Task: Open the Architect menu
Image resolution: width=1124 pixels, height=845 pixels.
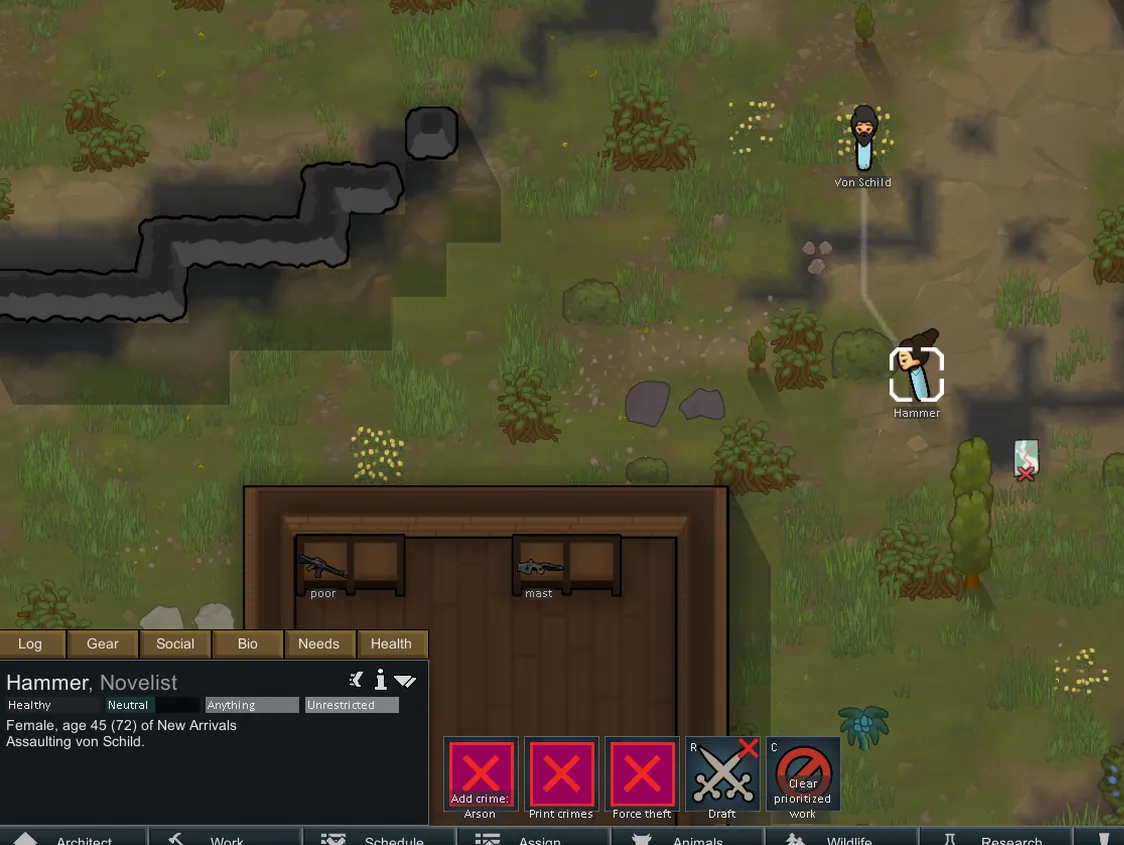Action: (73, 838)
